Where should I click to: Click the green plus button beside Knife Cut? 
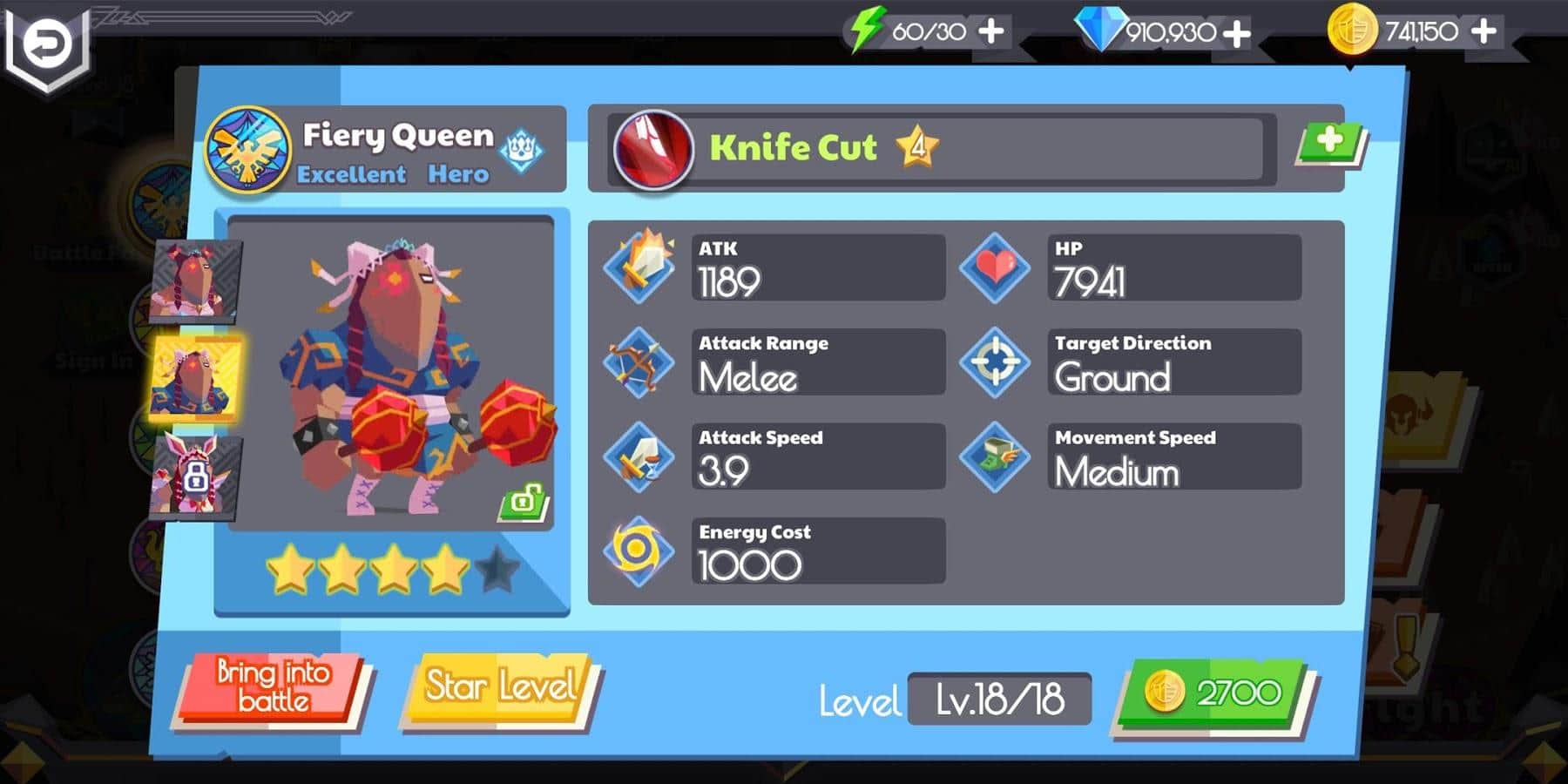(x=1329, y=142)
